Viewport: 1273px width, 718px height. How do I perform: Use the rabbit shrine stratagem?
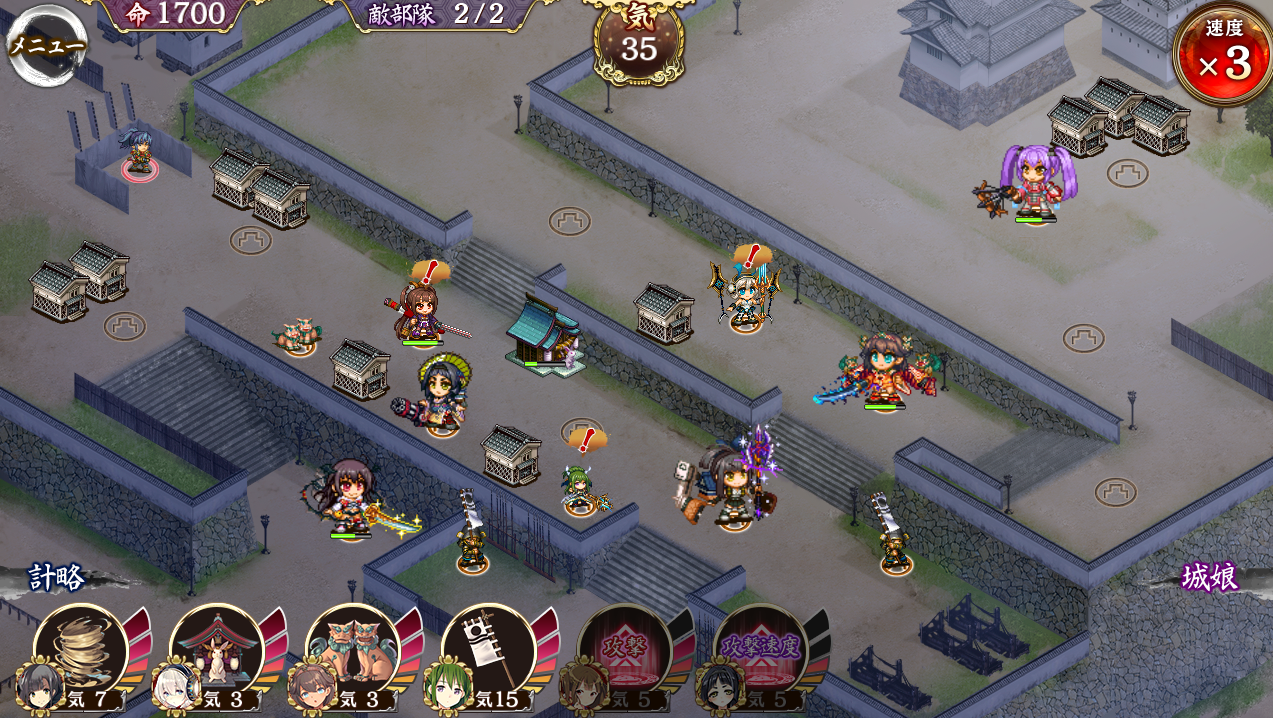pos(216,651)
